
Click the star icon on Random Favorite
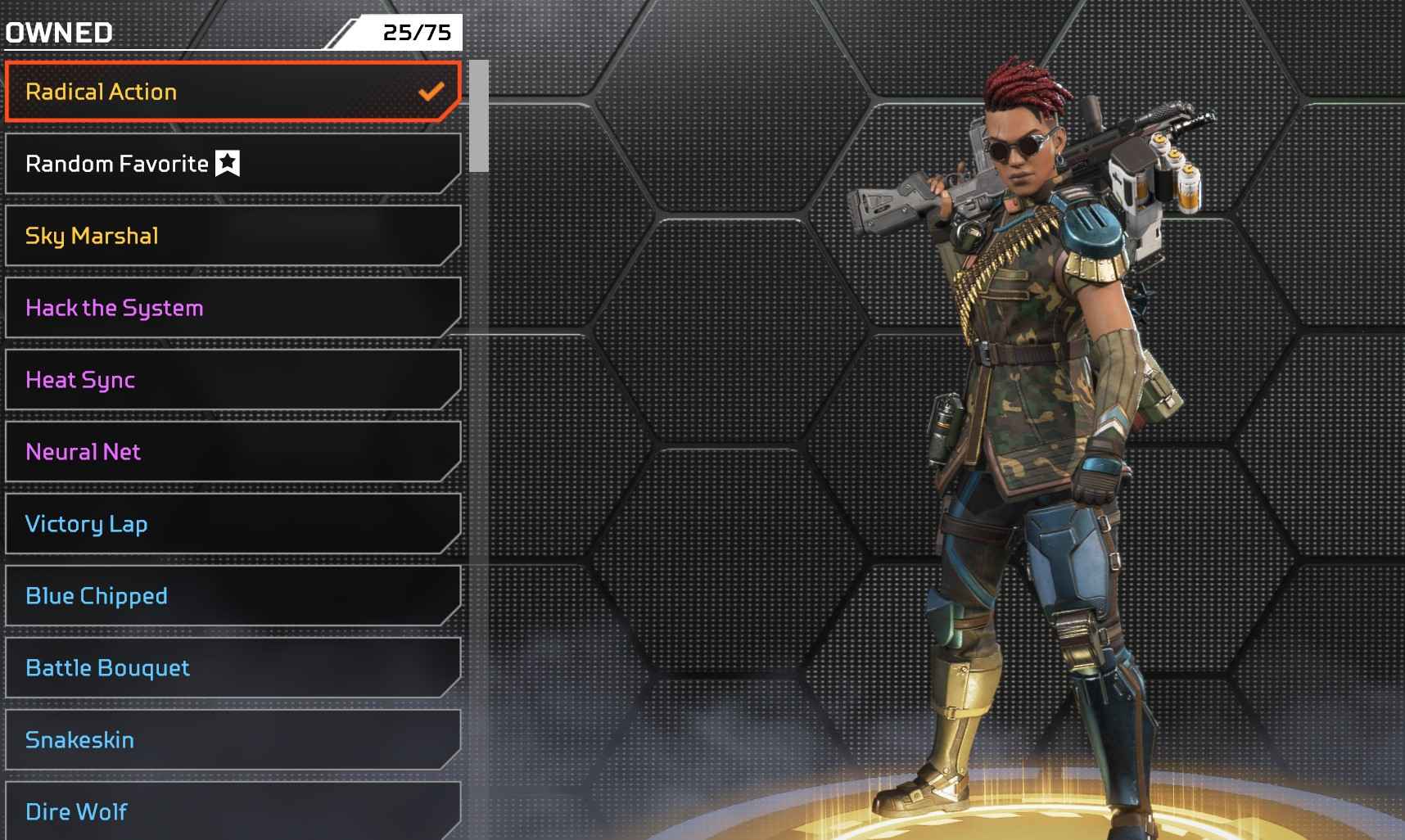coord(226,163)
